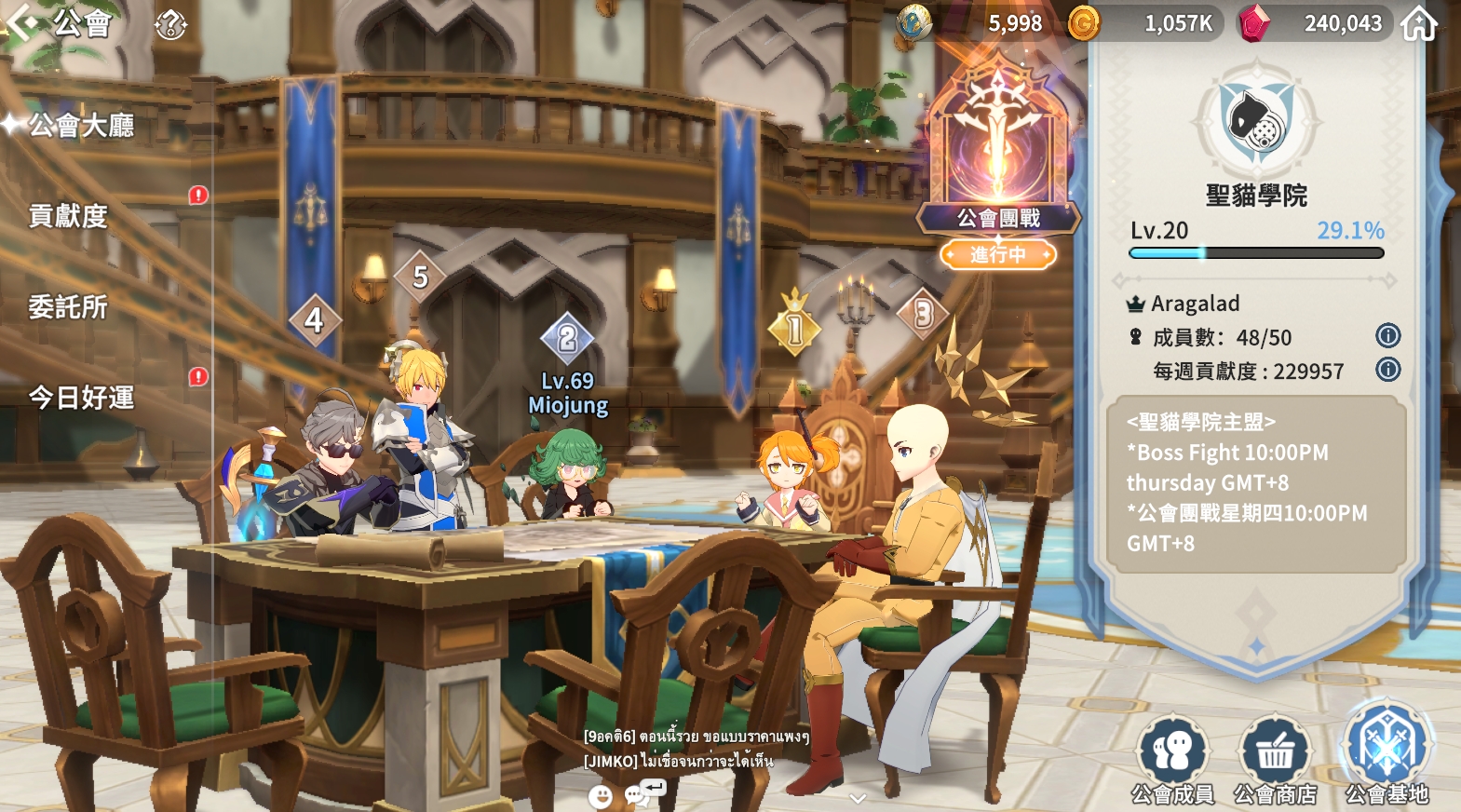
Task: Return home with the house icon
Action: tap(1419, 24)
